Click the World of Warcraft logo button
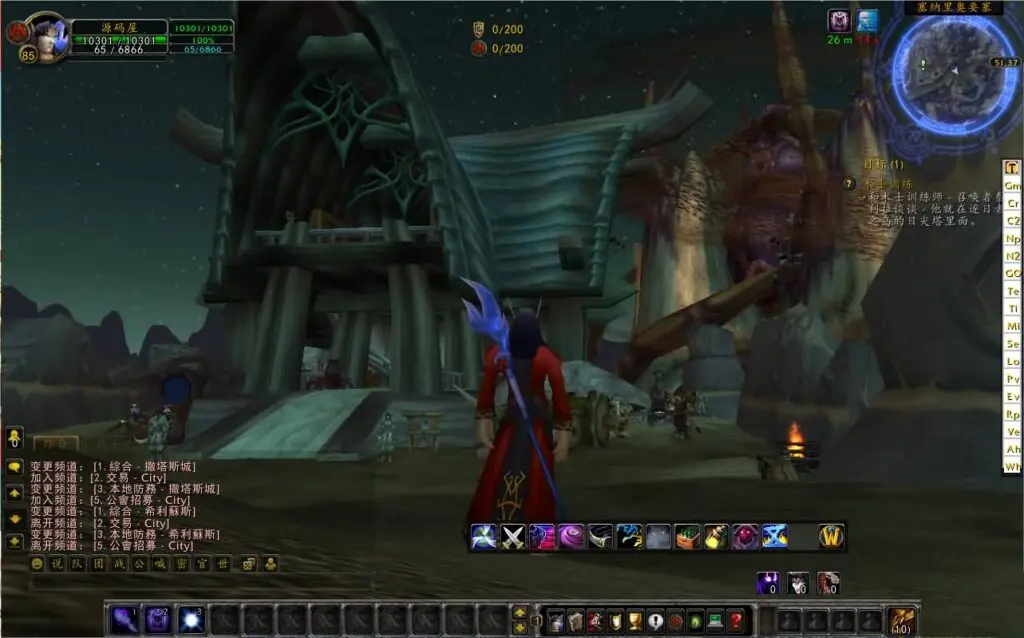 point(831,537)
